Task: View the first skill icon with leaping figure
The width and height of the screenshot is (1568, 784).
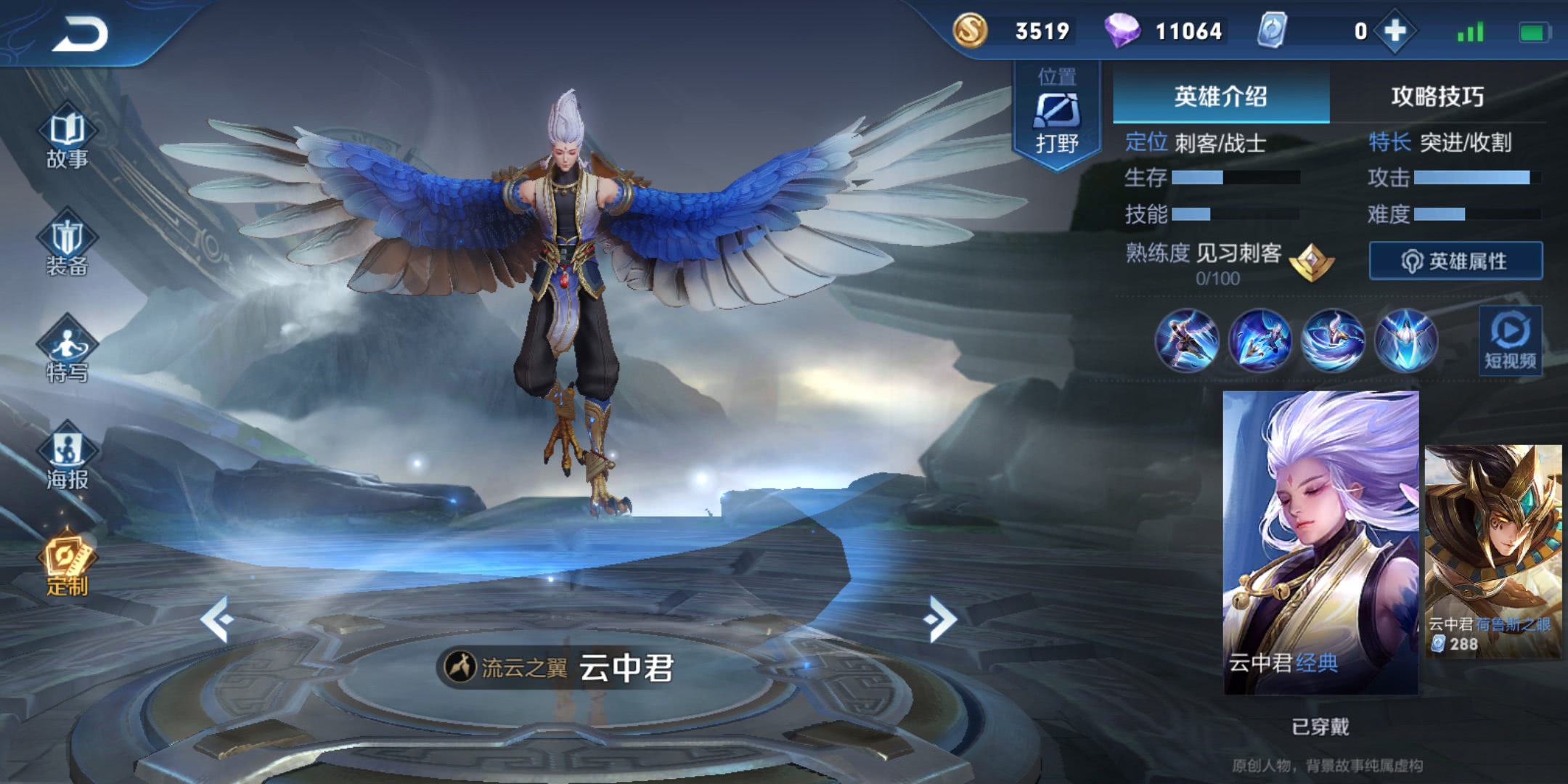Action: click(x=1187, y=340)
